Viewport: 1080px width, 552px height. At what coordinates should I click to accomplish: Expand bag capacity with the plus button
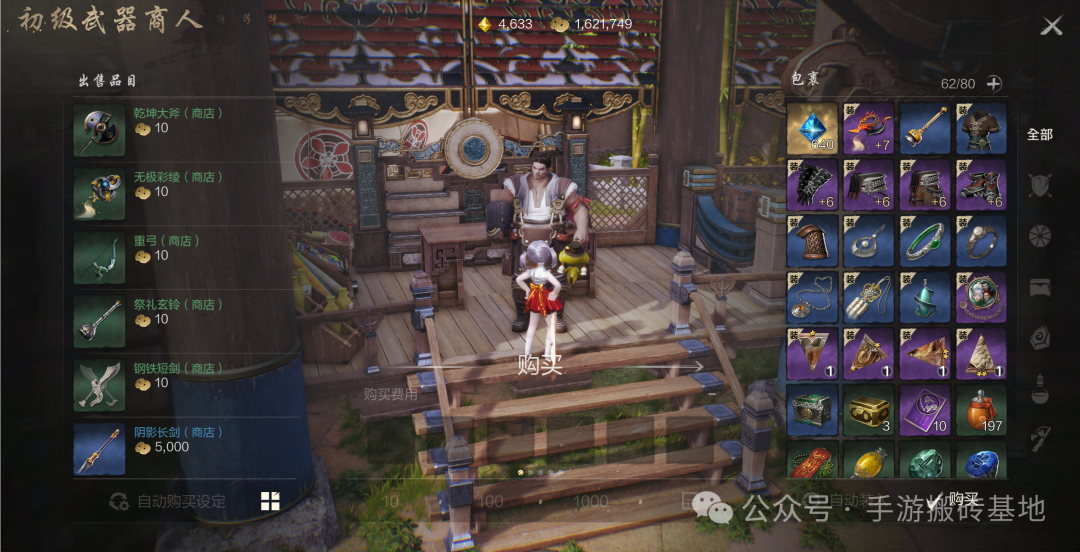click(994, 84)
